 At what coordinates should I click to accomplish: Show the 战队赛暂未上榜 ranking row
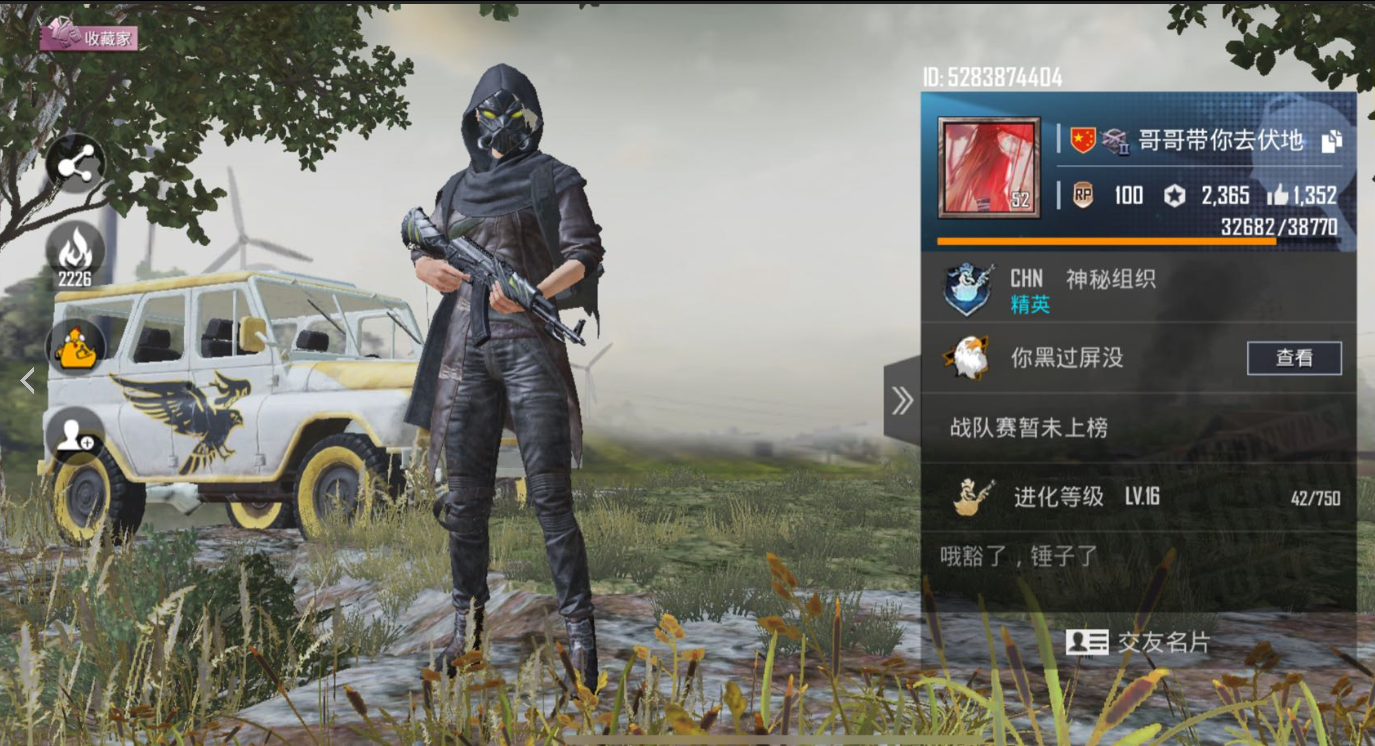point(1030,428)
